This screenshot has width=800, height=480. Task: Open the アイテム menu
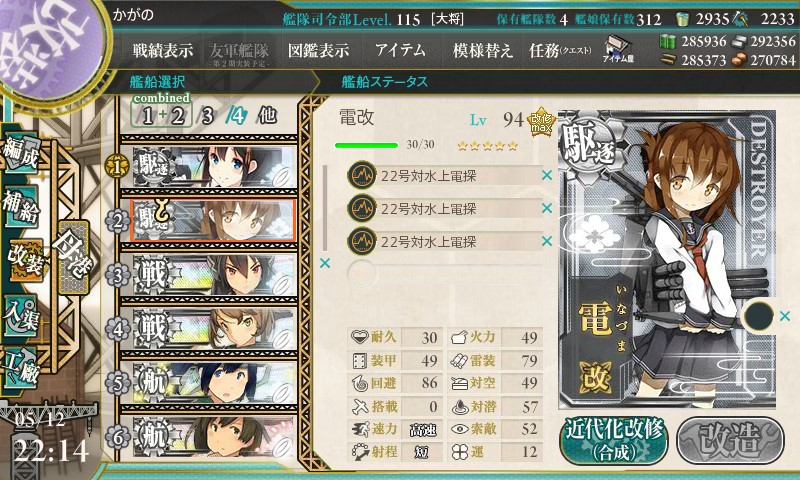click(x=400, y=50)
